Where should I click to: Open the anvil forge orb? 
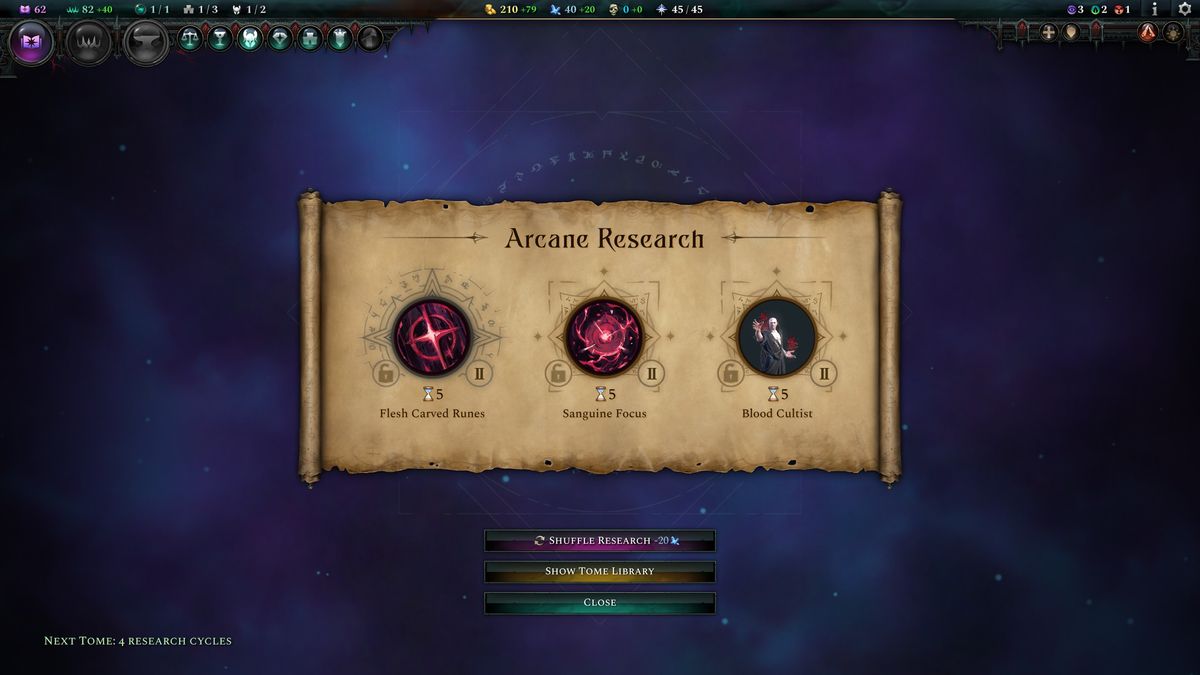click(146, 42)
